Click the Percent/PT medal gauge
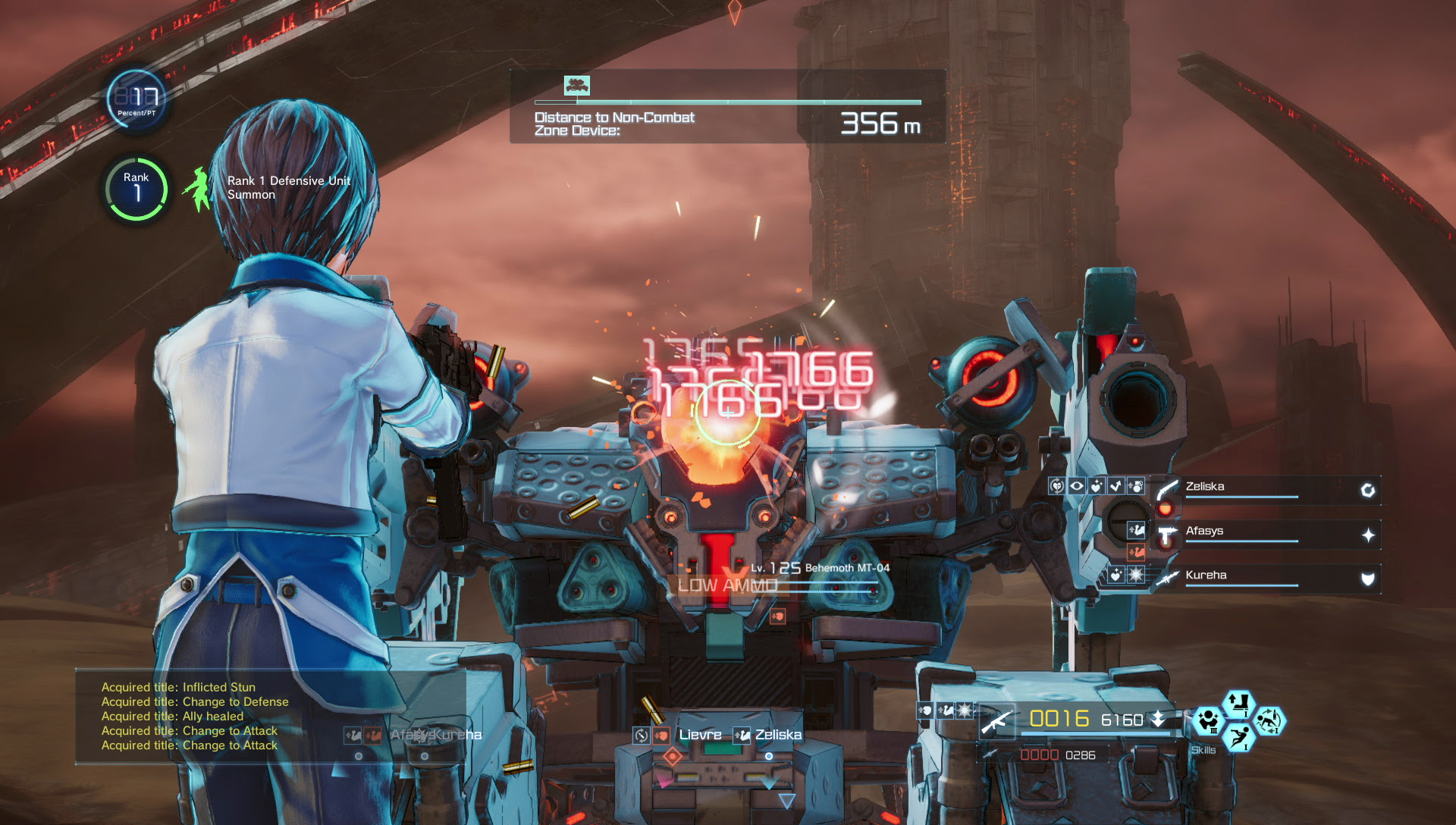The width and height of the screenshot is (1456, 825). click(x=136, y=99)
